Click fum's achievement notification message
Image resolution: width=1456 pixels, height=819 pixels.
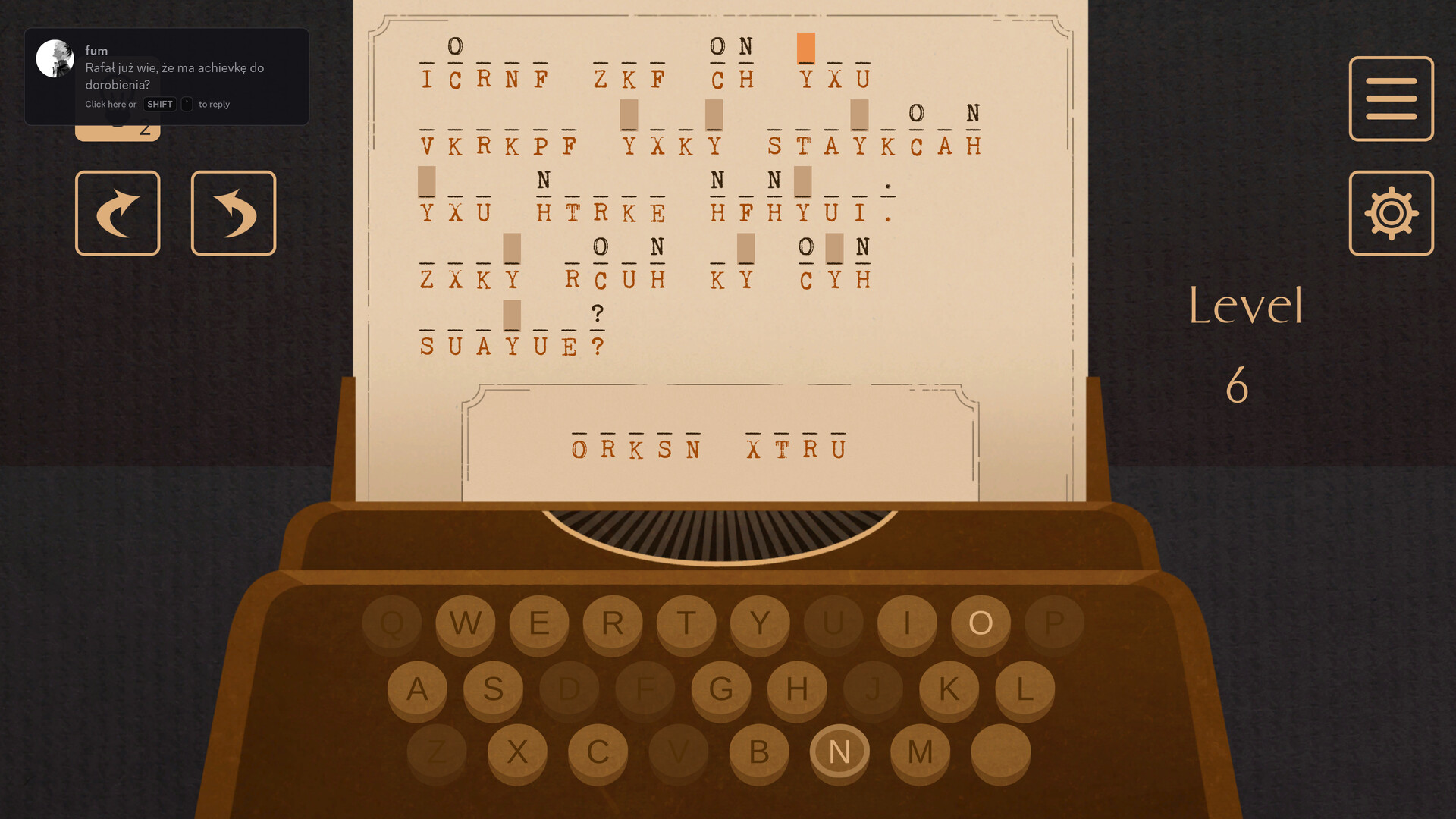[173, 76]
